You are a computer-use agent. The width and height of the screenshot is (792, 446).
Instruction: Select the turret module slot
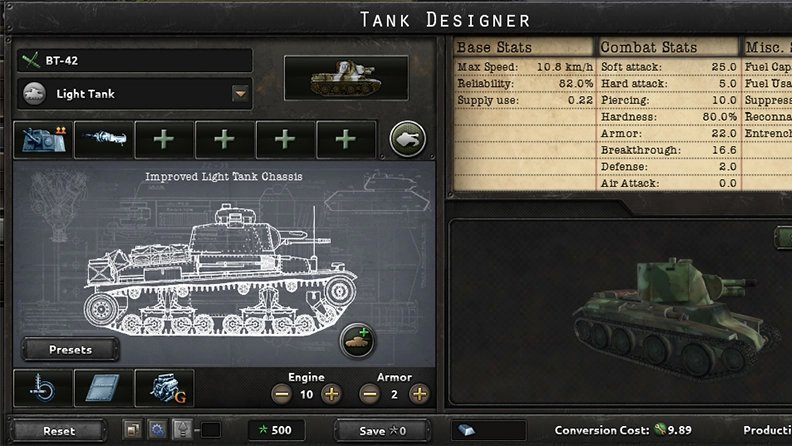point(43,140)
